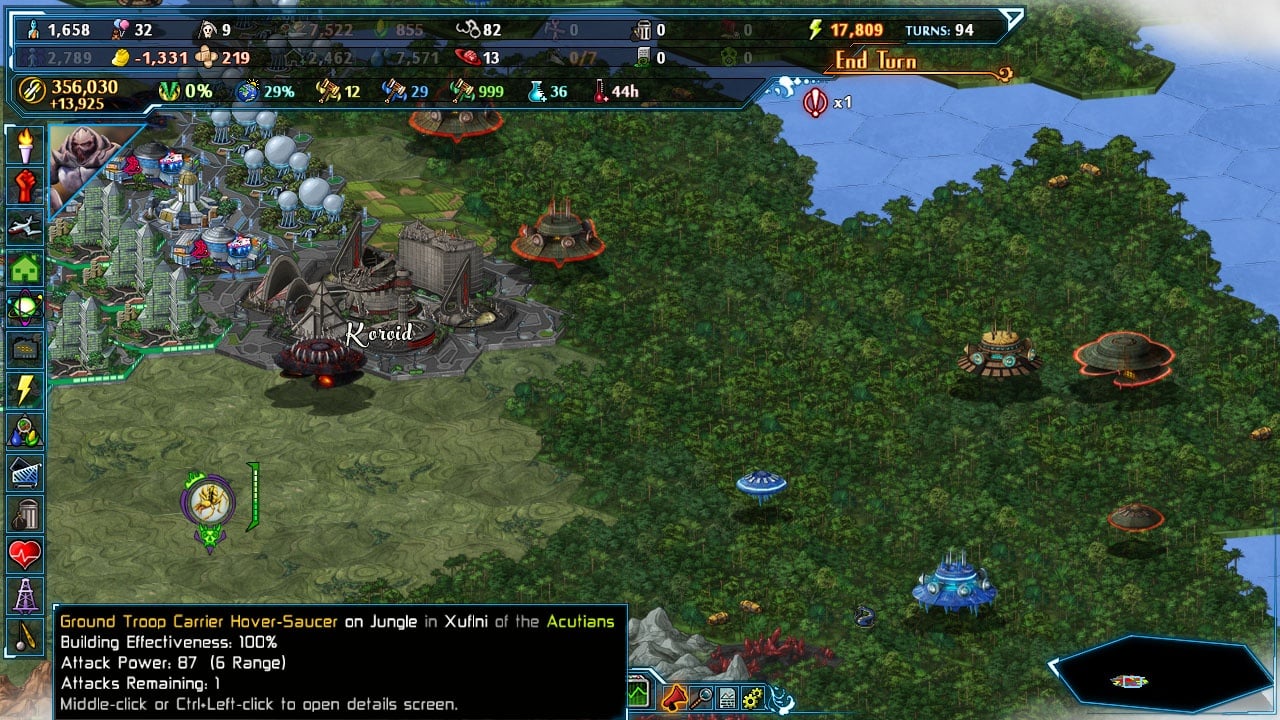Open the chart report document button

point(727,697)
